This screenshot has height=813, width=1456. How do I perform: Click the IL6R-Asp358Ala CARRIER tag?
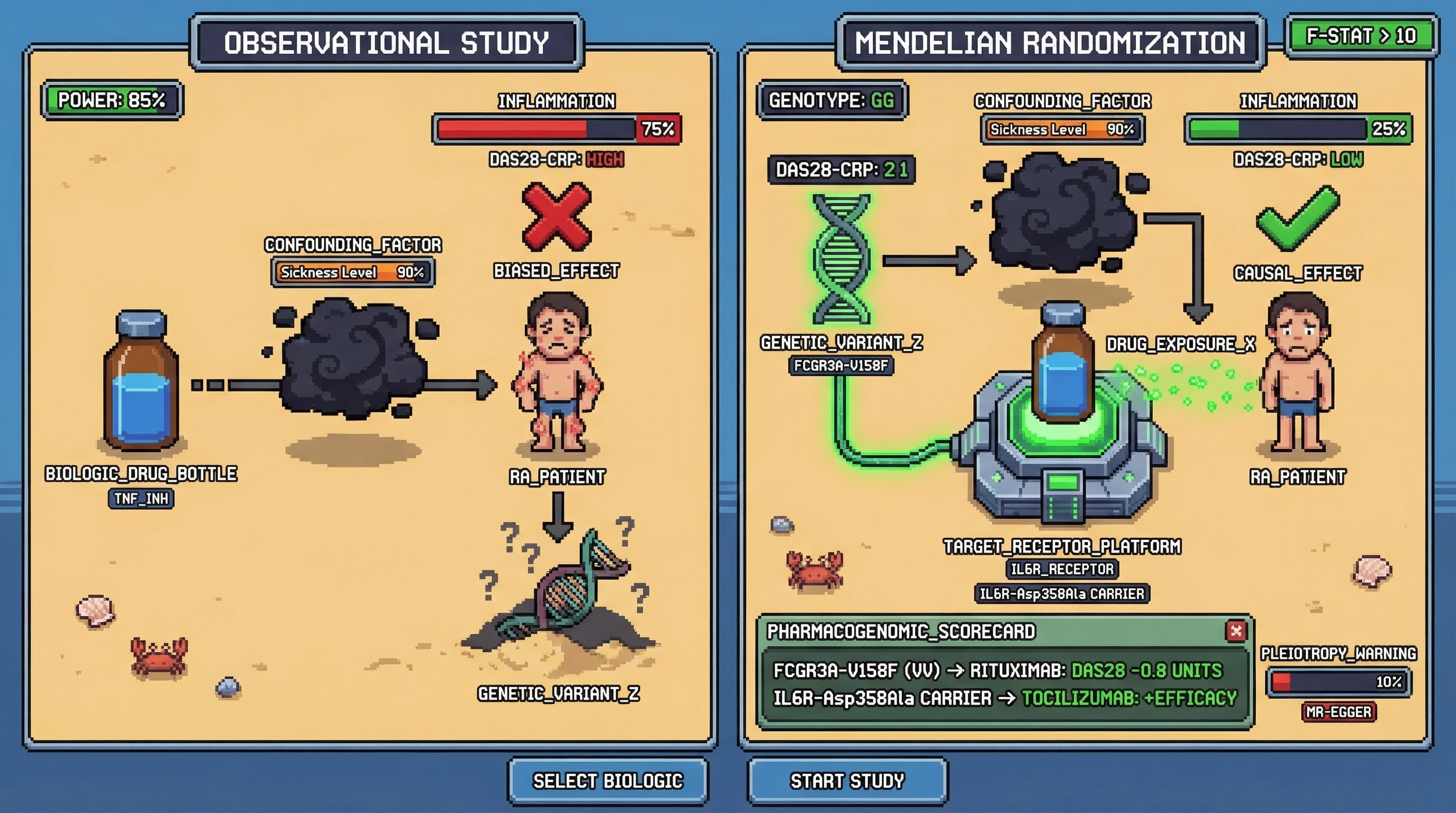click(x=1061, y=594)
